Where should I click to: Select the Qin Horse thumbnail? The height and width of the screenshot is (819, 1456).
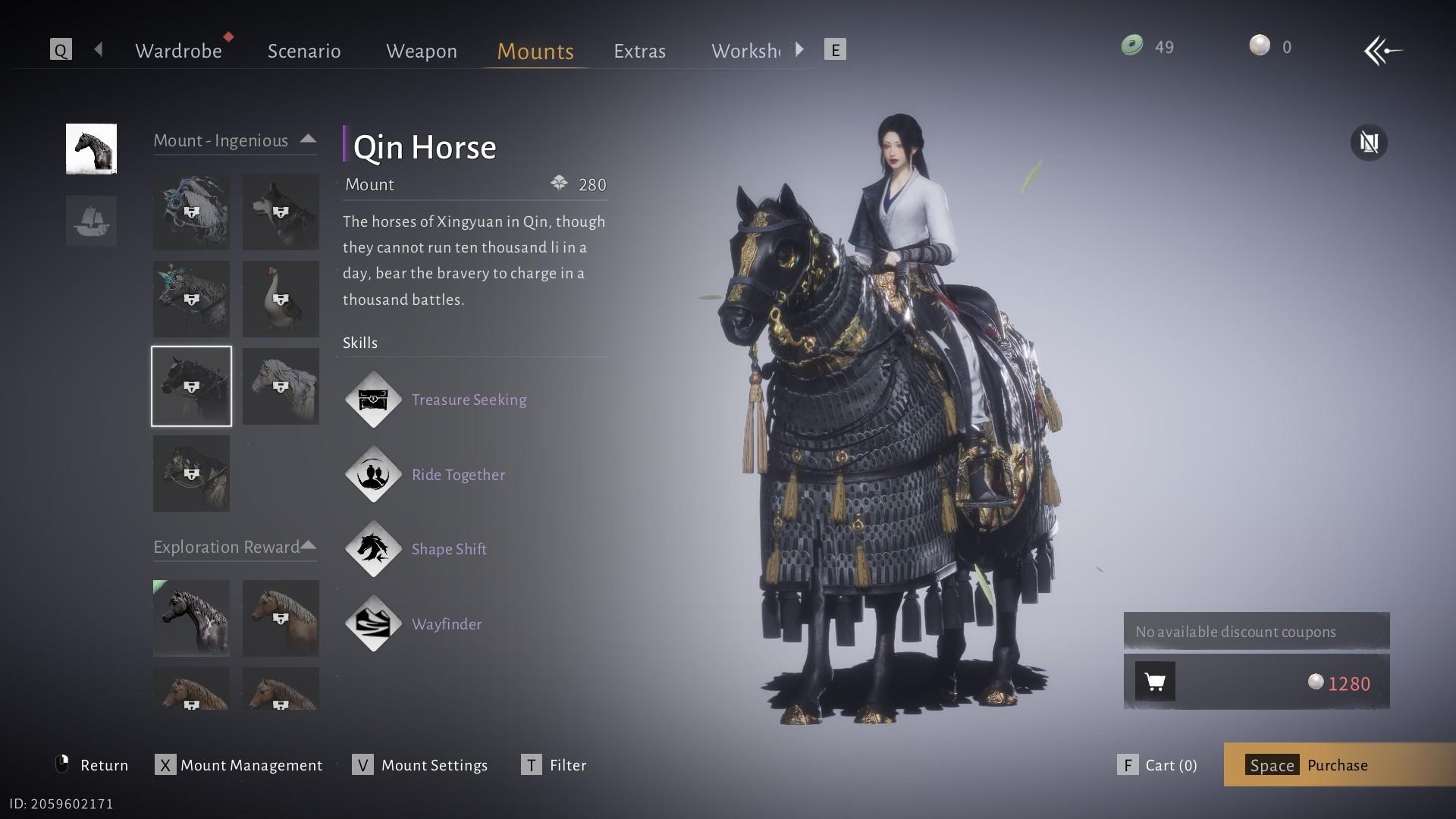click(191, 386)
